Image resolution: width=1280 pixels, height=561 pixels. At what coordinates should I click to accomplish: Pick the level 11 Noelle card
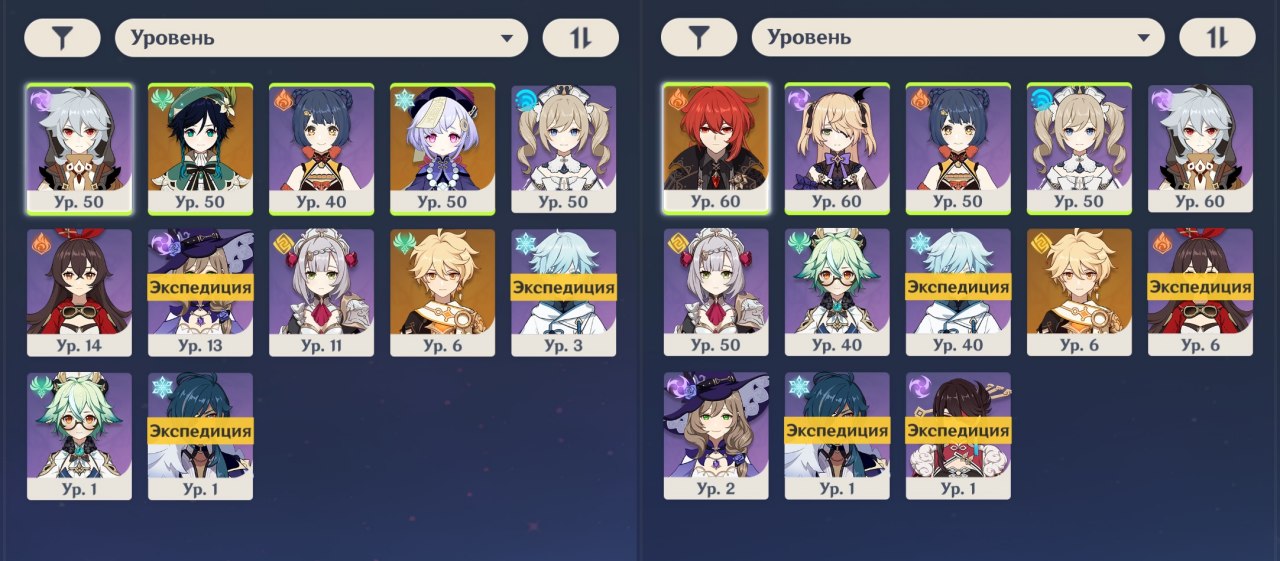click(x=322, y=292)
